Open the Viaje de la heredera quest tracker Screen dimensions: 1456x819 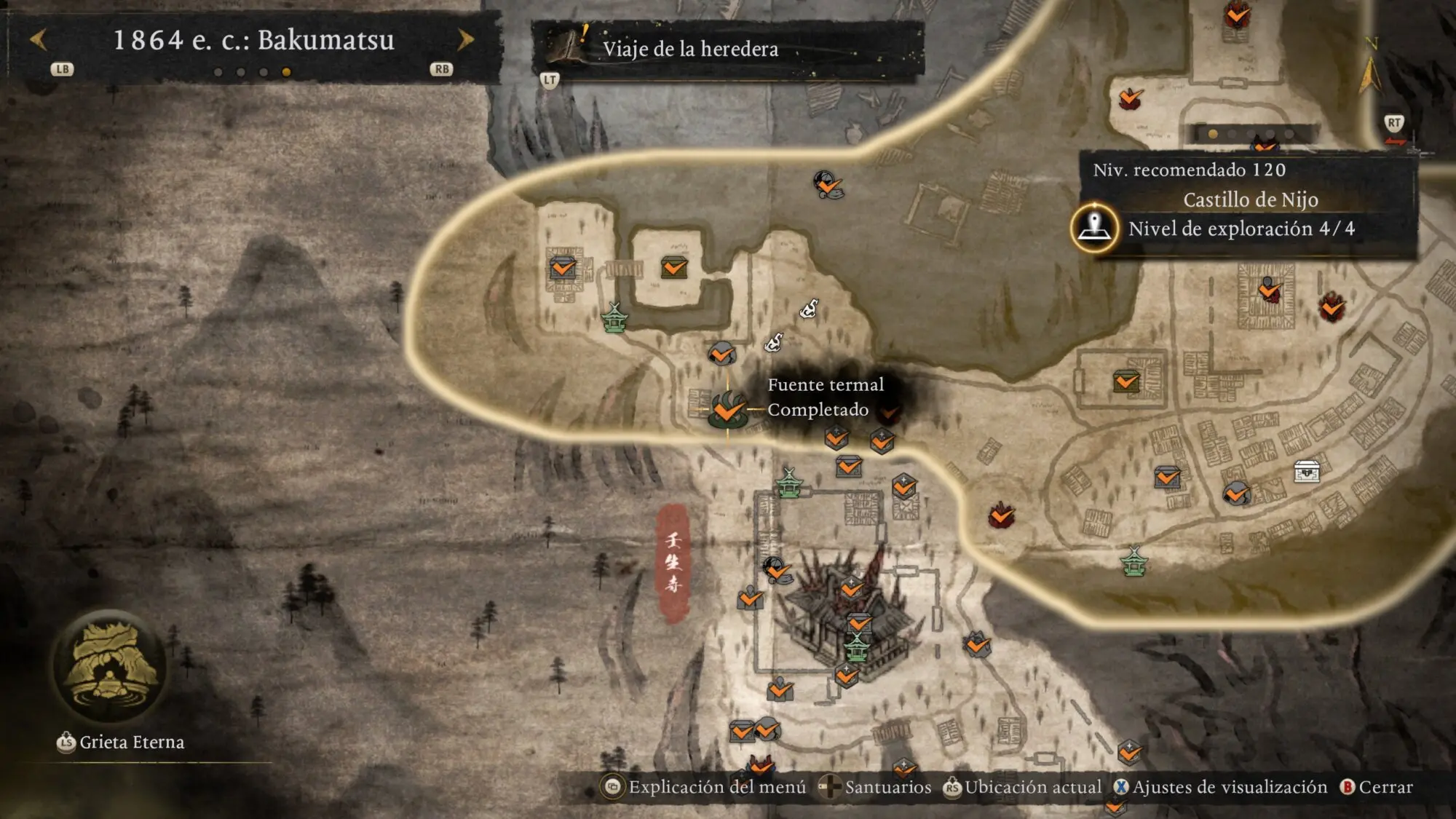tap(689, 49)
